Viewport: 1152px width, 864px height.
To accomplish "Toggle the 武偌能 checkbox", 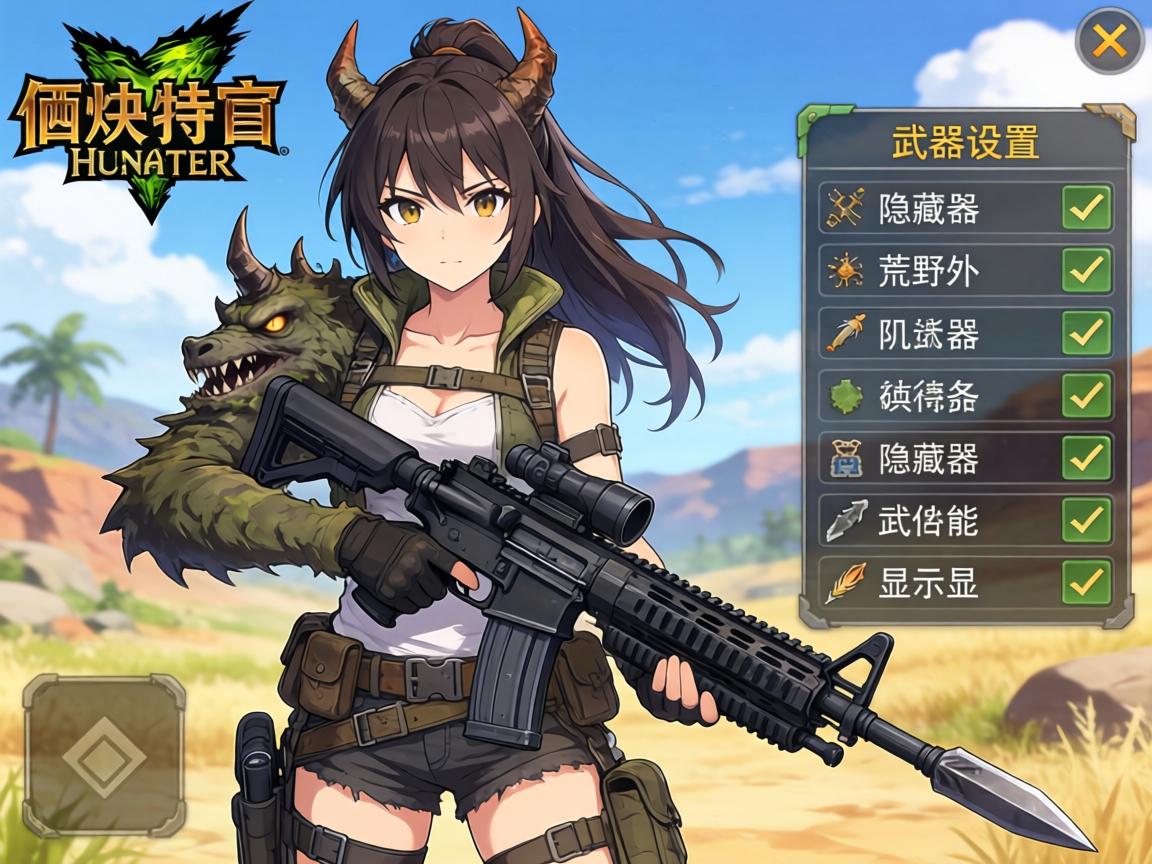I will [x=1086, y=520].
